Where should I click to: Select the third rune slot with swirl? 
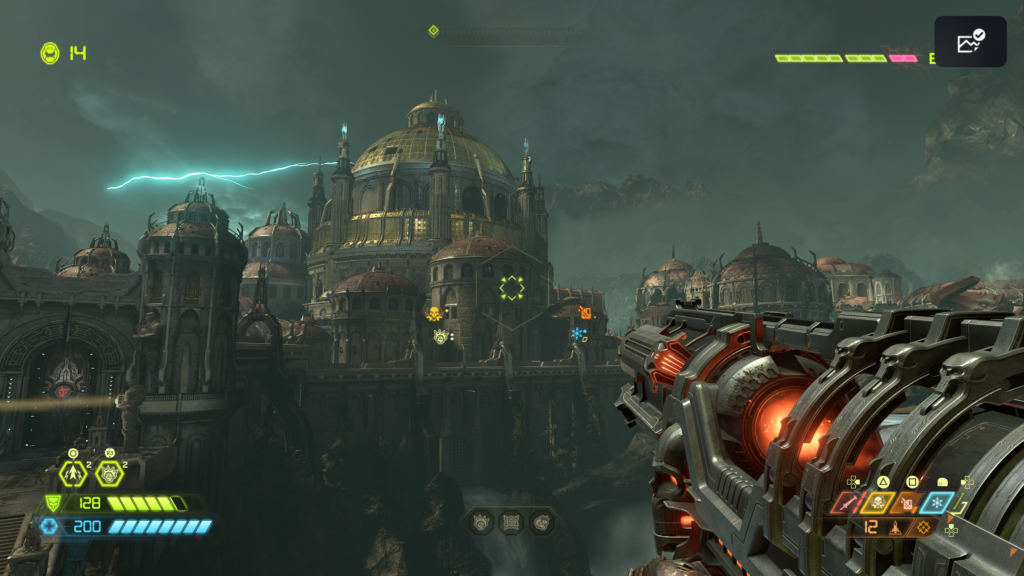click(541, 521)
